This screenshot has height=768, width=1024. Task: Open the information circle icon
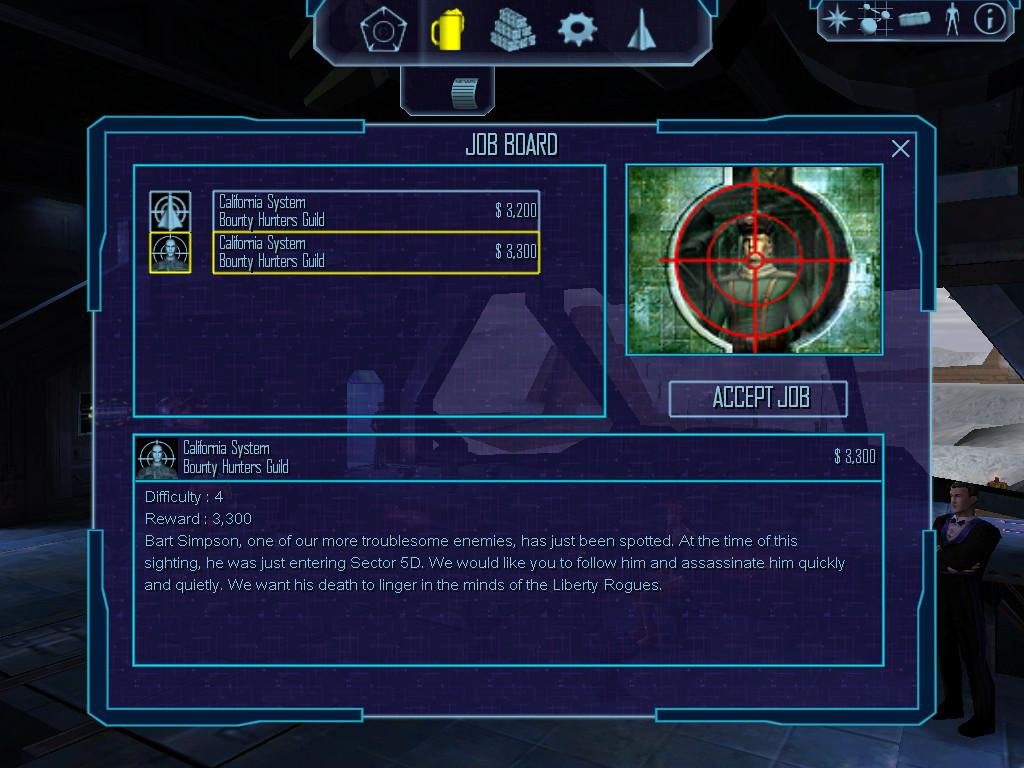989,19
